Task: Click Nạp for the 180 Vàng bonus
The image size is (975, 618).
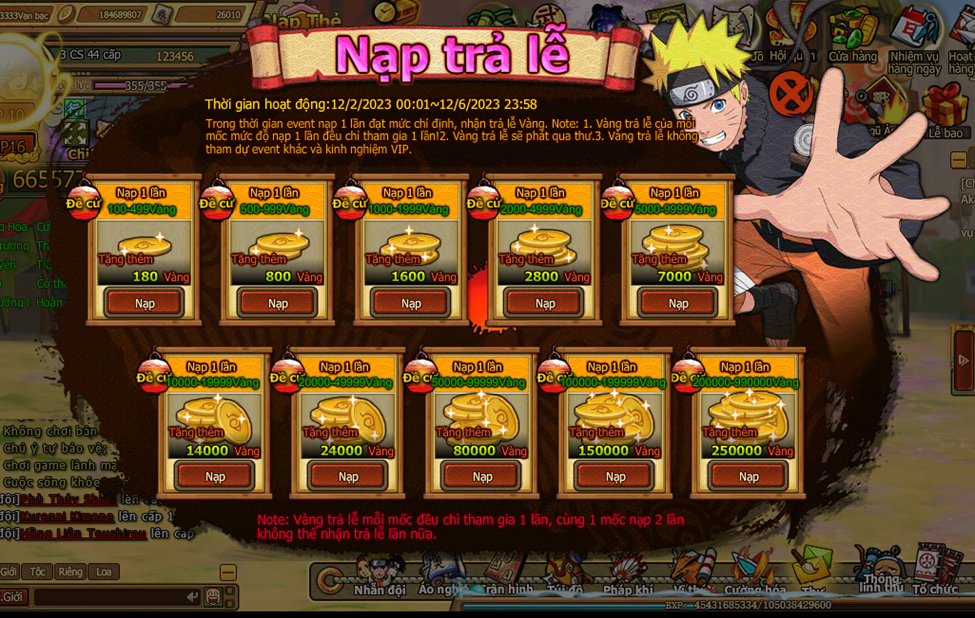Action: [145, 303]
